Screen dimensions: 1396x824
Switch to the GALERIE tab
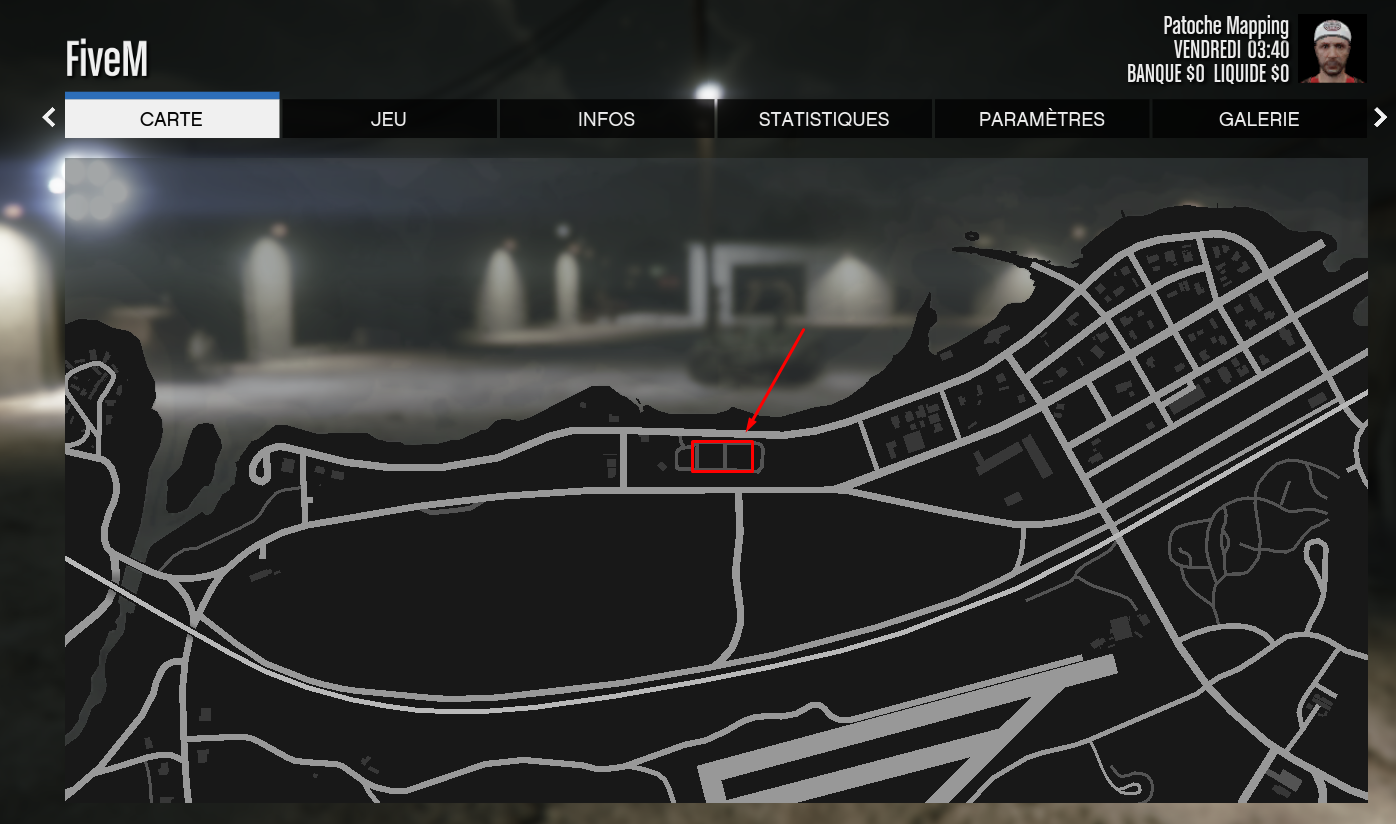tap(1259, 119)
